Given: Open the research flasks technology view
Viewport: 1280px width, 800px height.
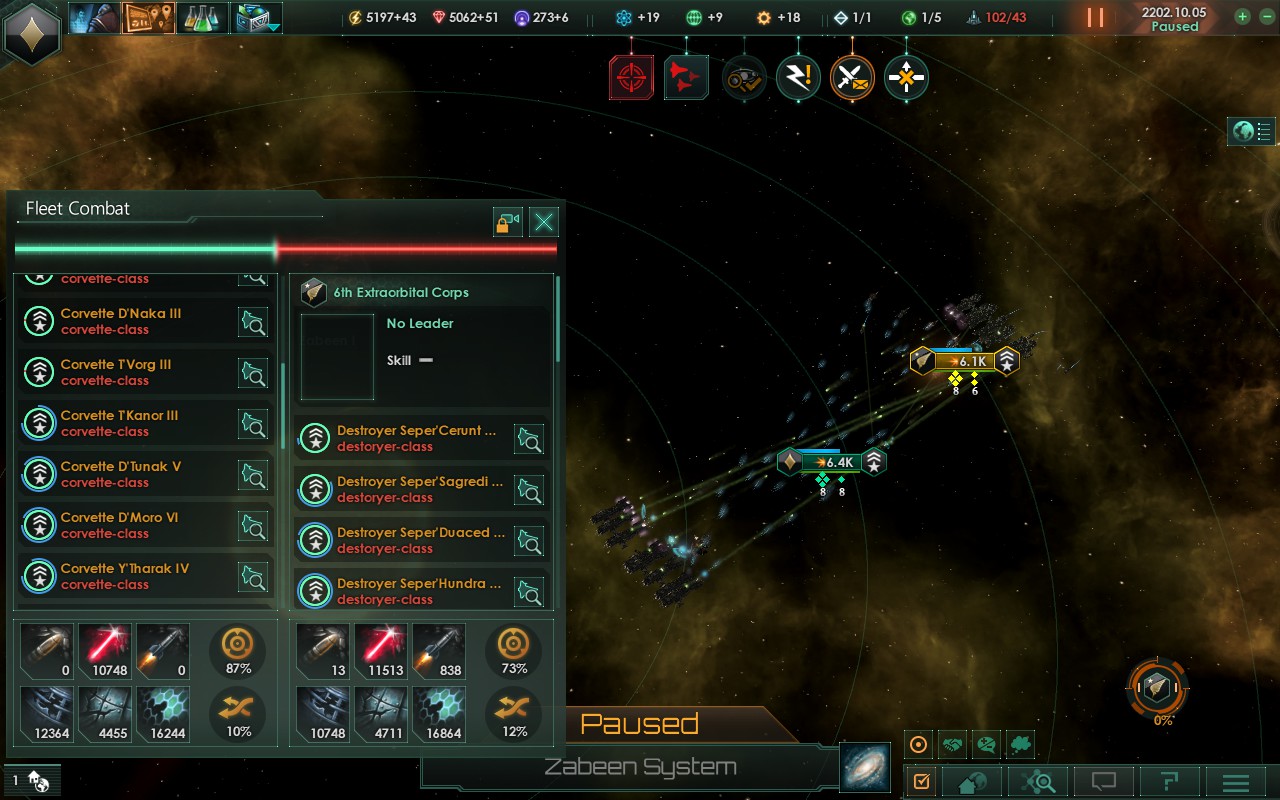Looking at the screenshot, I should point(202,17).
